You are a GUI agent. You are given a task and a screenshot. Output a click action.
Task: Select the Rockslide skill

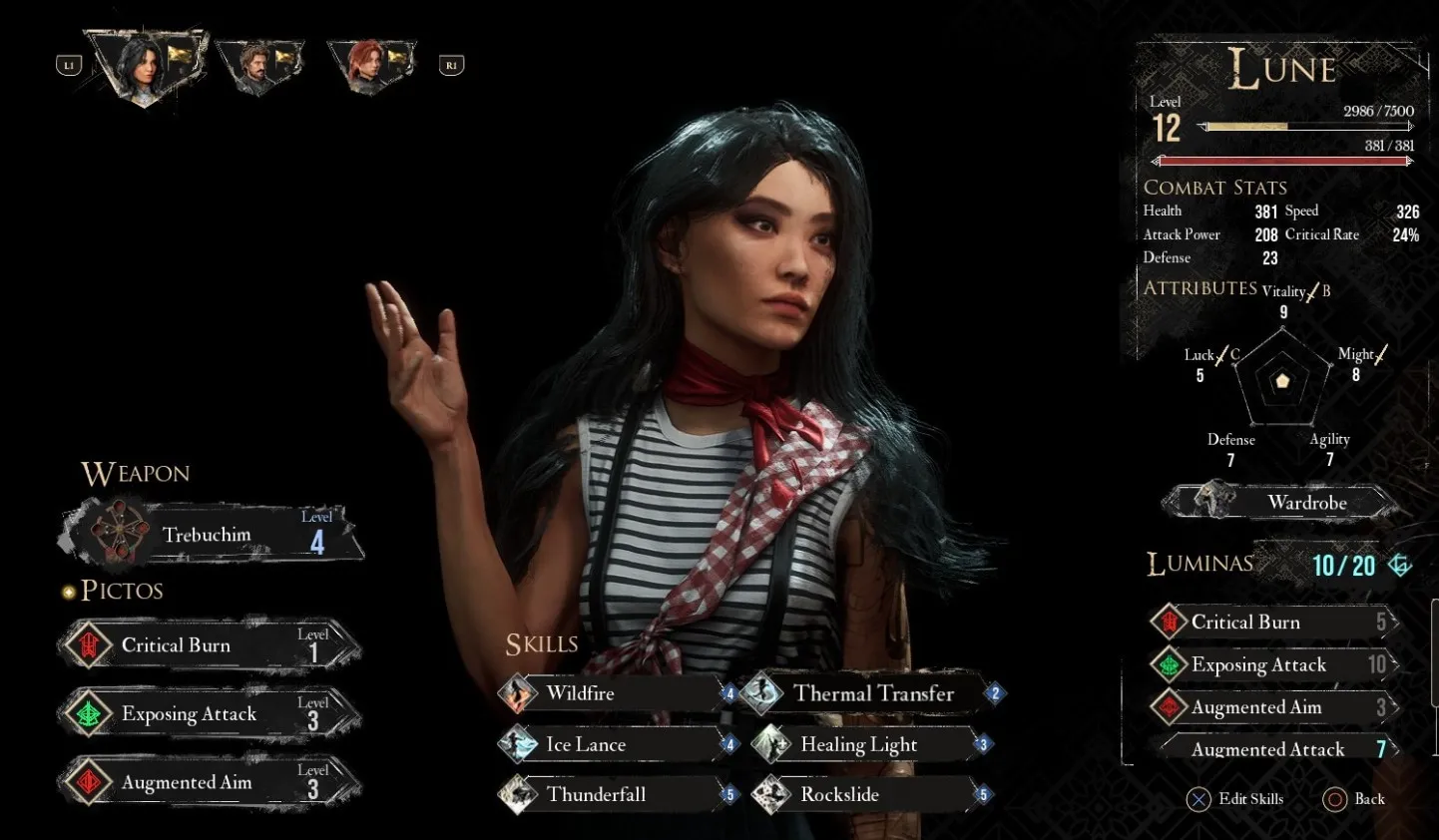[866, 795]
